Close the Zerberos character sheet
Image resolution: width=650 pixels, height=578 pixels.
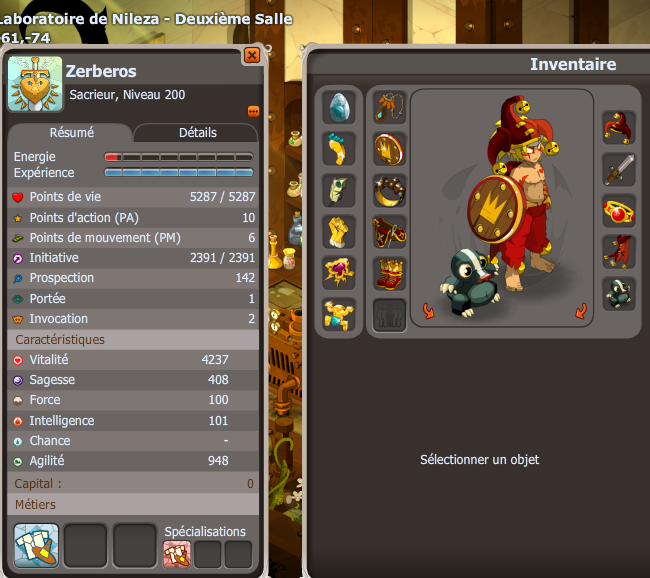click(x=252, y=56)
